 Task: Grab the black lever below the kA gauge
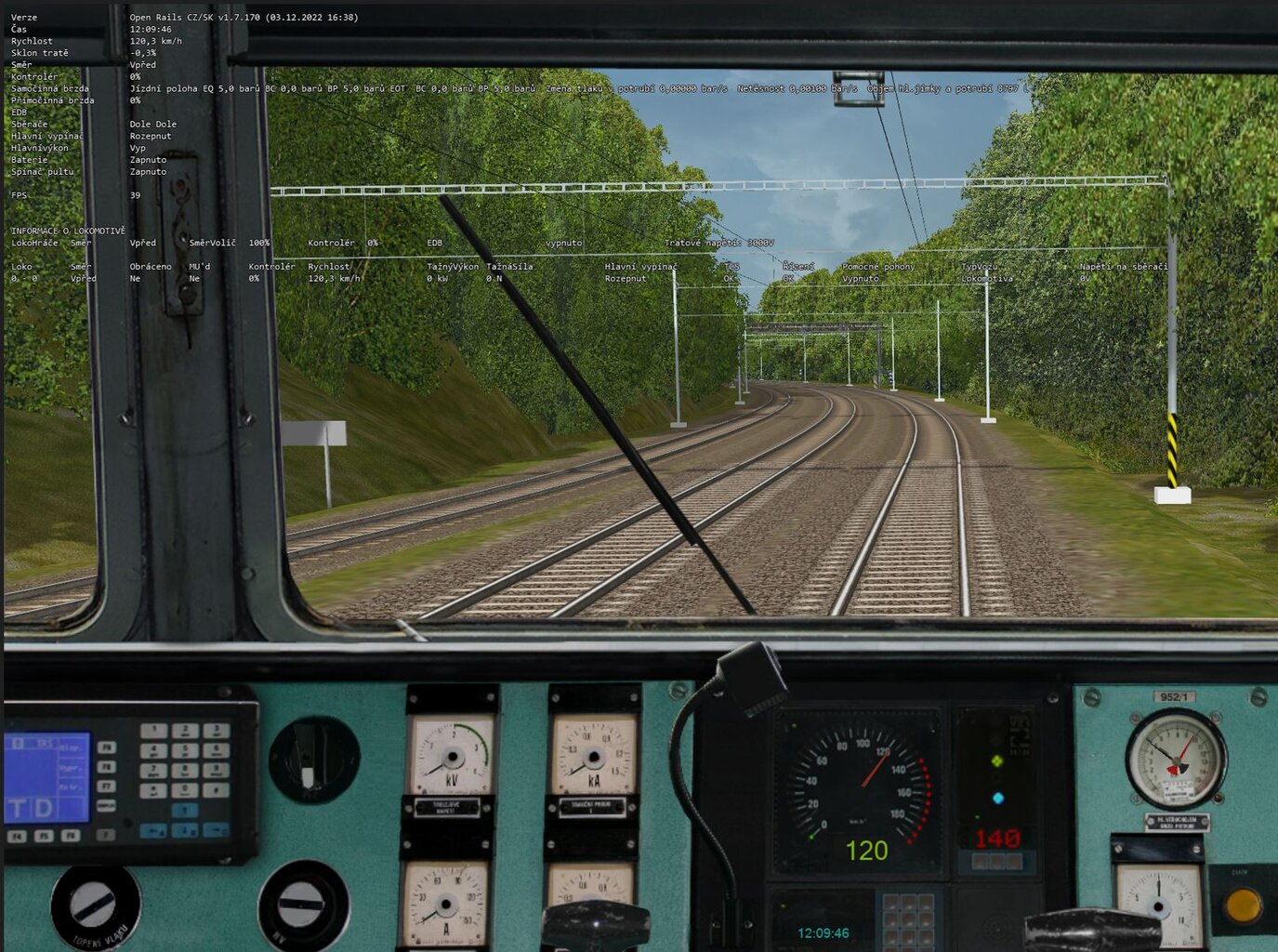tap(595, 925)
